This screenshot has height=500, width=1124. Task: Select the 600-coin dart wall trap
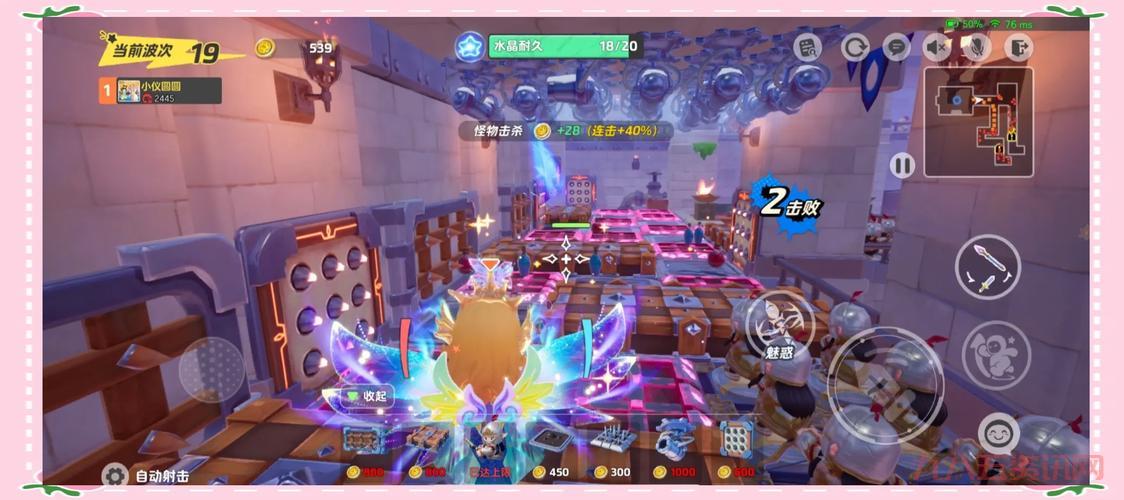(x=736, y=439)
